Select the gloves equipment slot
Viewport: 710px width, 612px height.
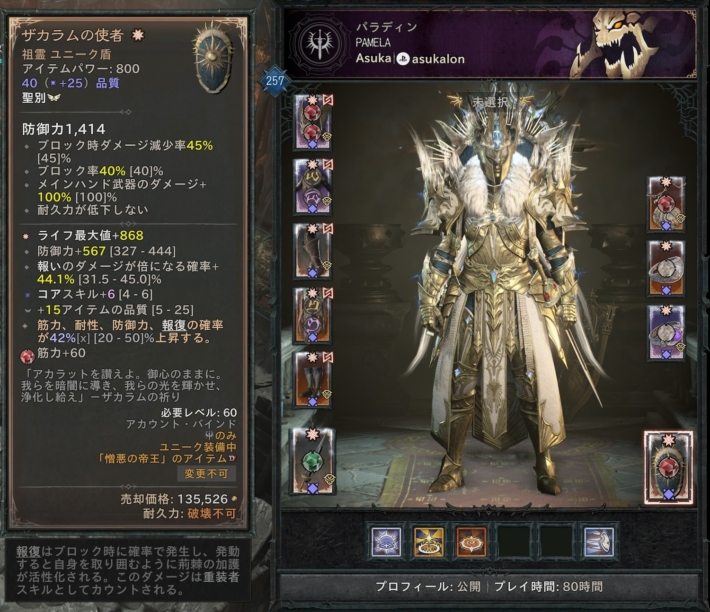coord(308,250)
